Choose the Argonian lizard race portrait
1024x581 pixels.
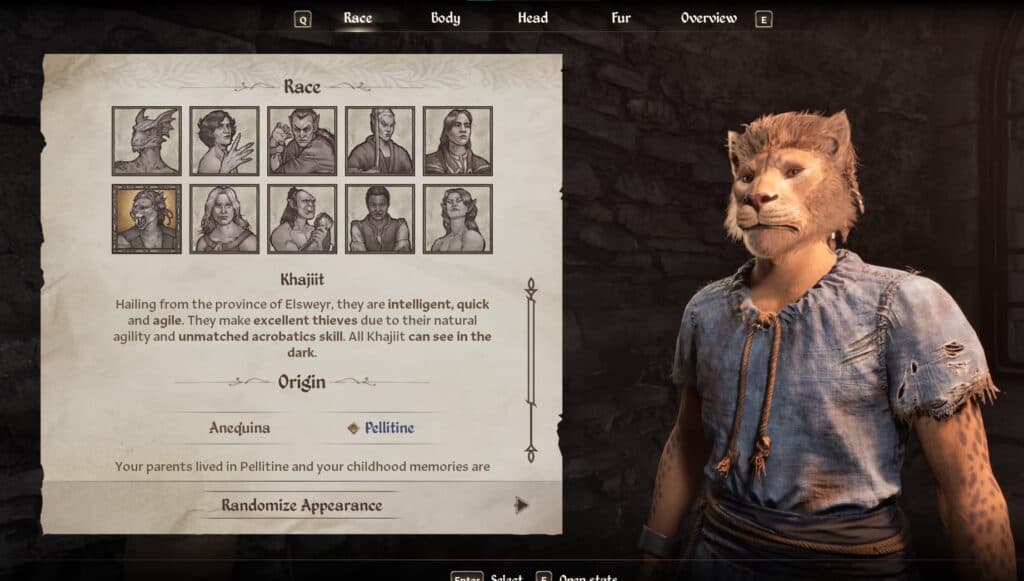pos(147,141)
